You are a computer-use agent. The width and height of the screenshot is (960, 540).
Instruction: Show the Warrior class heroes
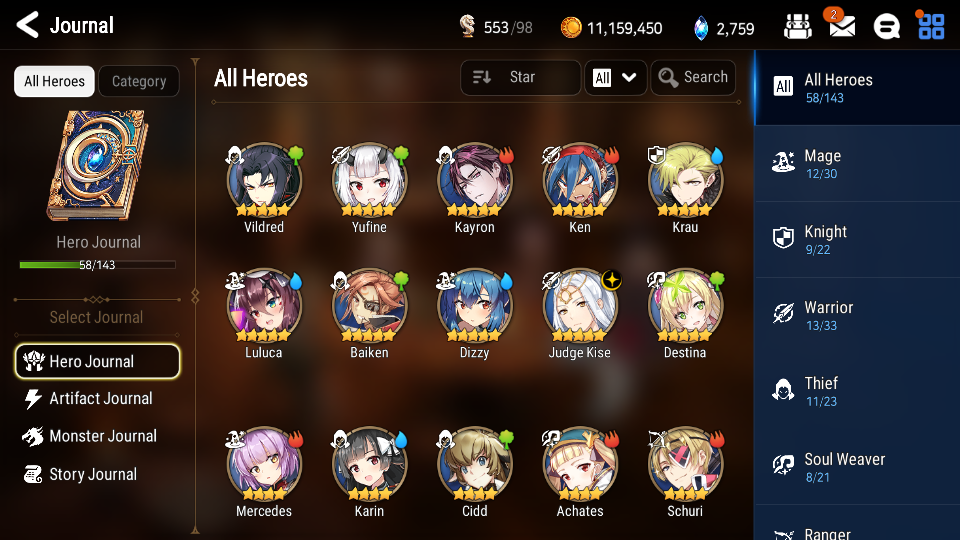(856, 315)
